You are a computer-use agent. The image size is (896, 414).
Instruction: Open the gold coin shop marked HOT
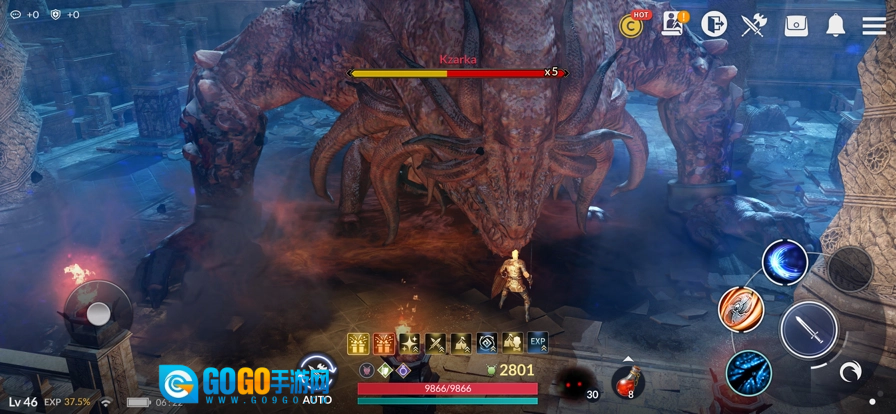pyautogui.click(x=634, y=25)
